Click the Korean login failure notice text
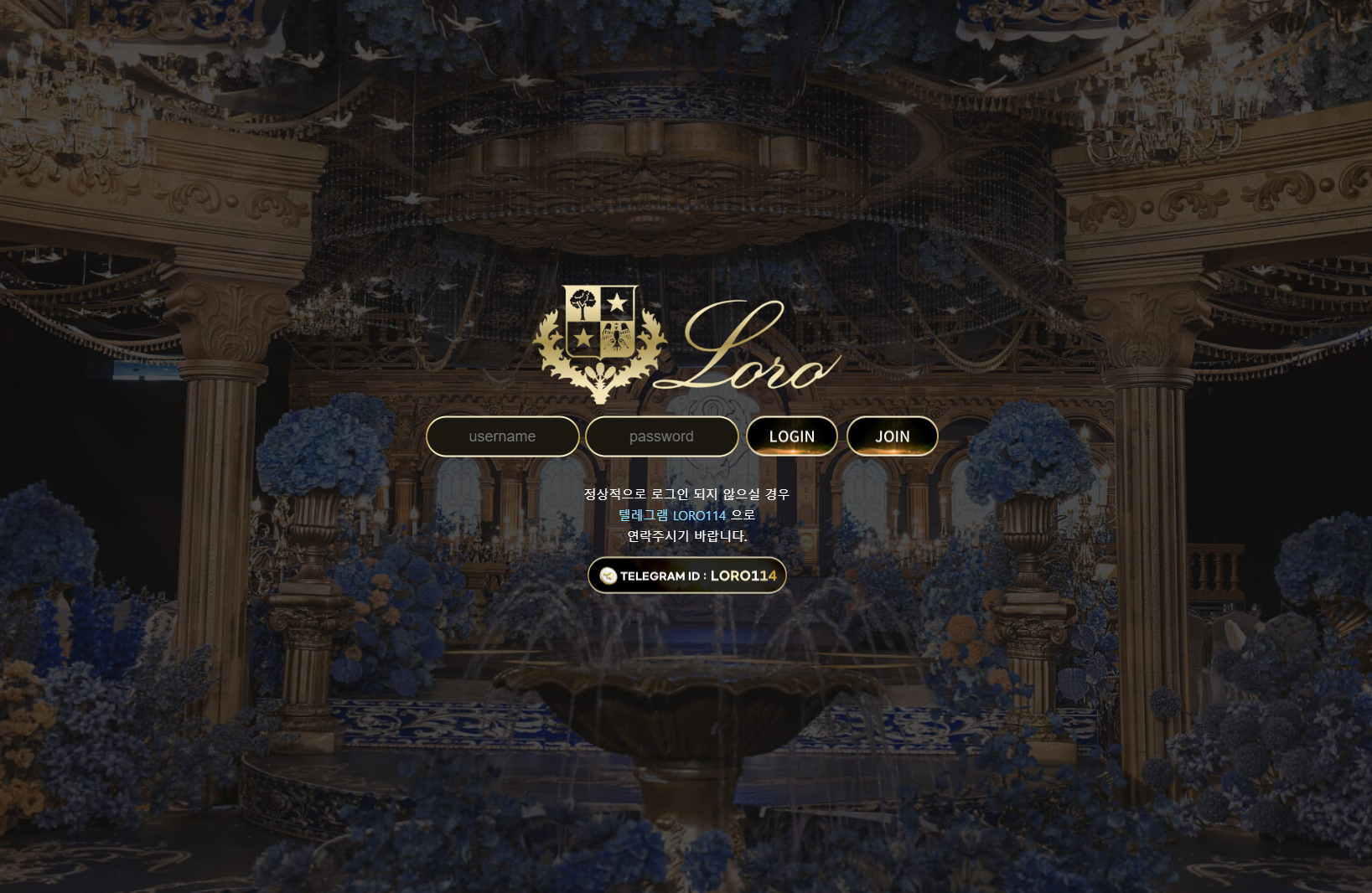Viewport: 1372px width, 893px height. click(x=686, y=494)
